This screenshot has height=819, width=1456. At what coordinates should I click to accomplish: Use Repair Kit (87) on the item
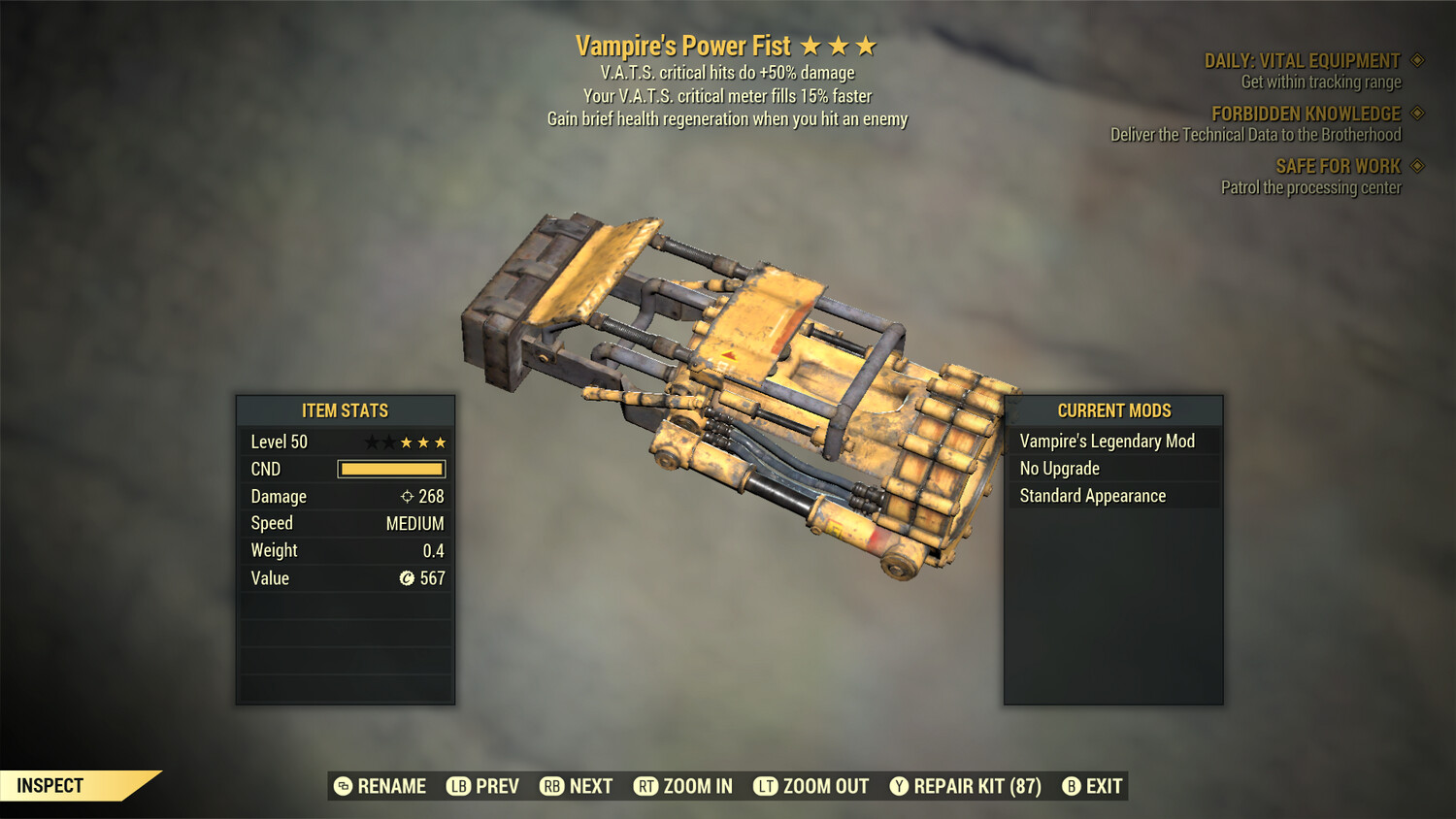966,786
